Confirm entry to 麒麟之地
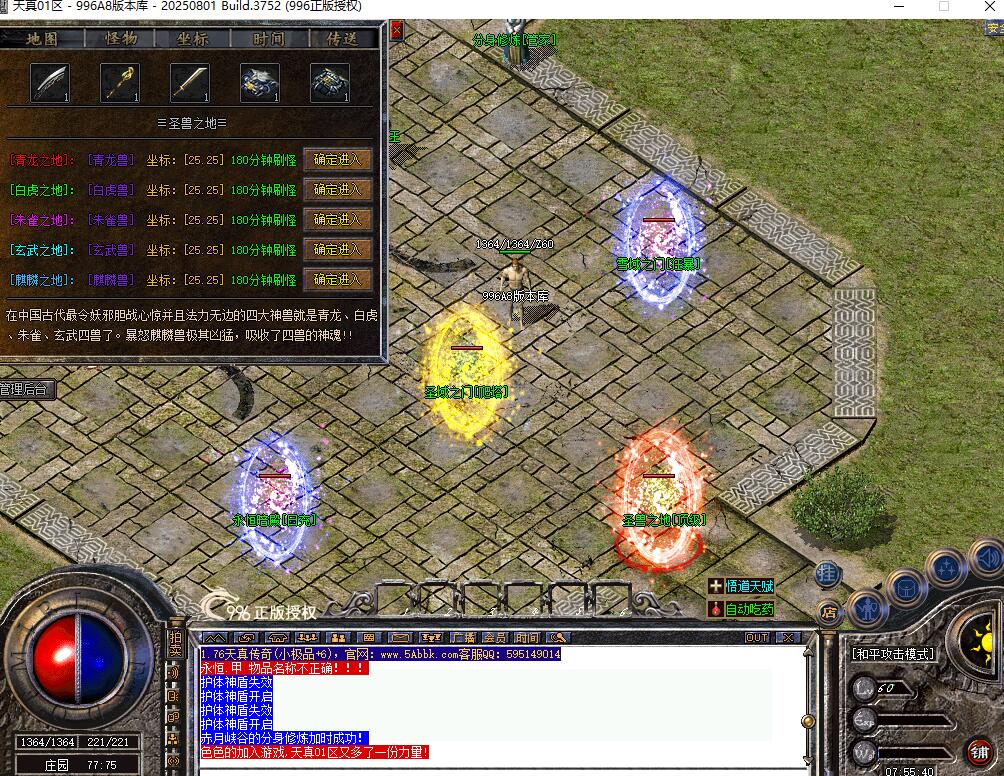The image size is (1004, 776). [337, 279]
